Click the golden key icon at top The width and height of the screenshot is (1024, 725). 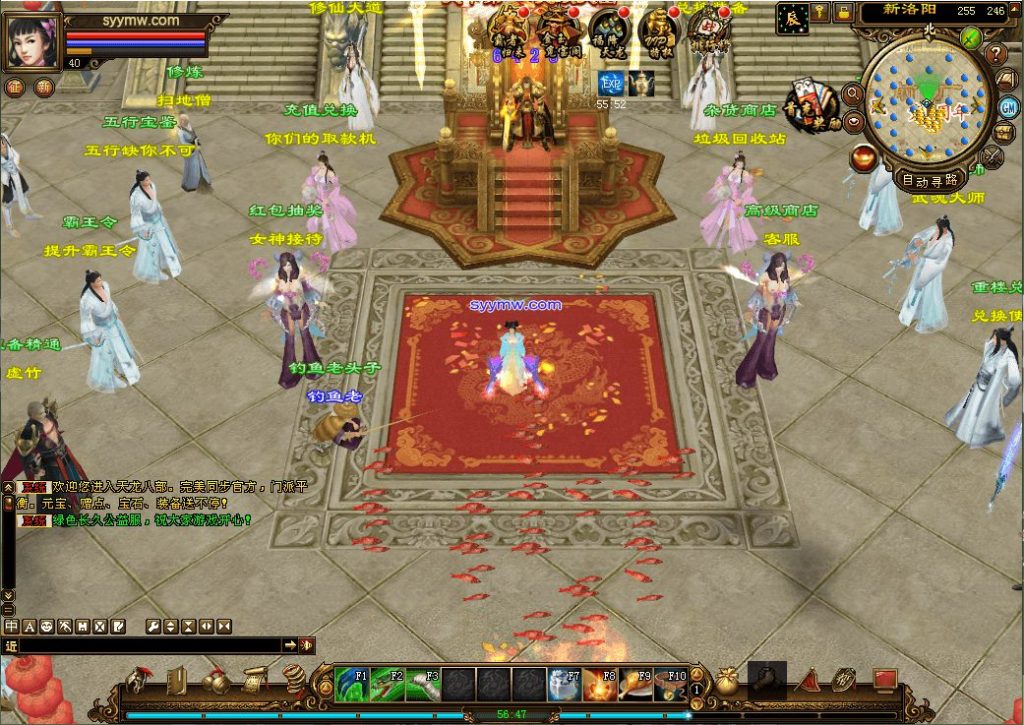tap(821, 12)
